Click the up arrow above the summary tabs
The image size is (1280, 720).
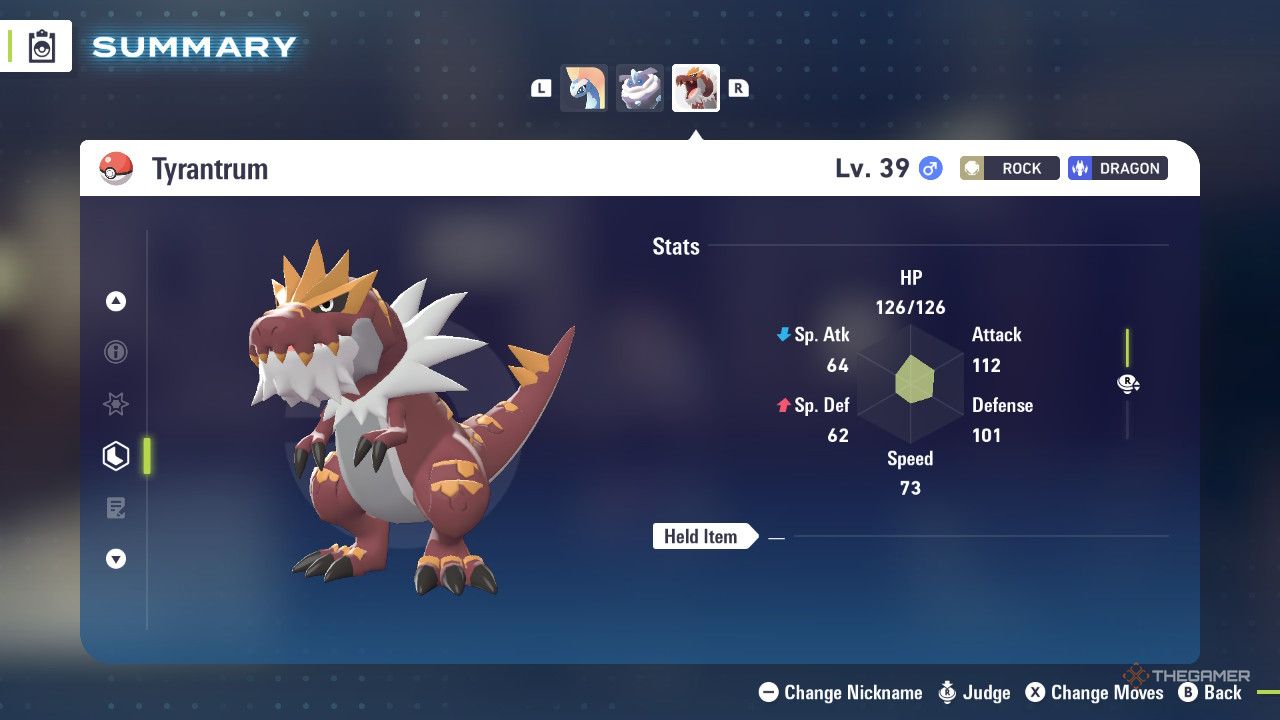tap(116, 301)
